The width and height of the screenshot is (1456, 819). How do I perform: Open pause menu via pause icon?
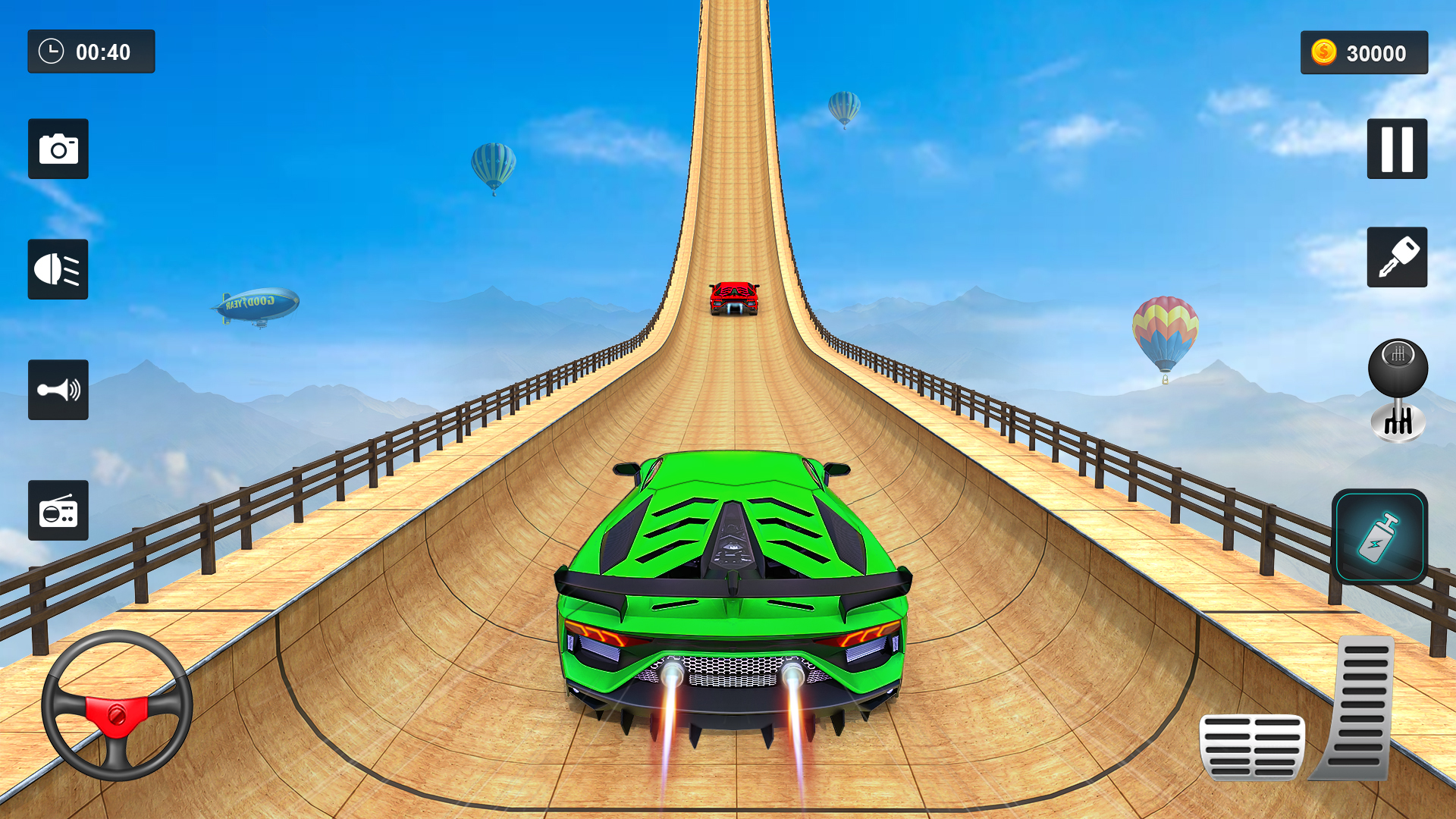point(1397,149)
